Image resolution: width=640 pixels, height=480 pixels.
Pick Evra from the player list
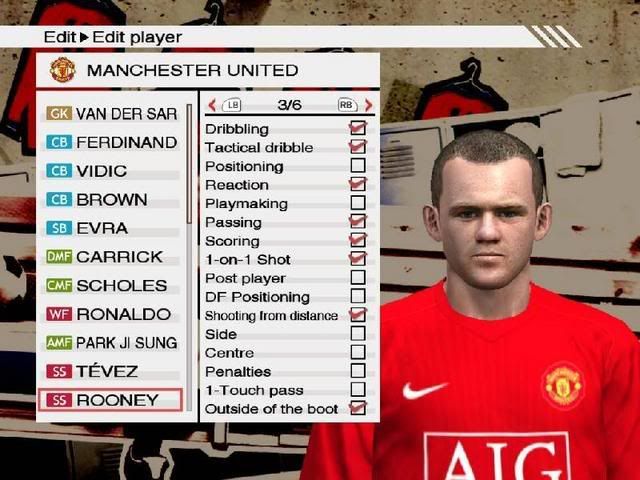(111, 228)
